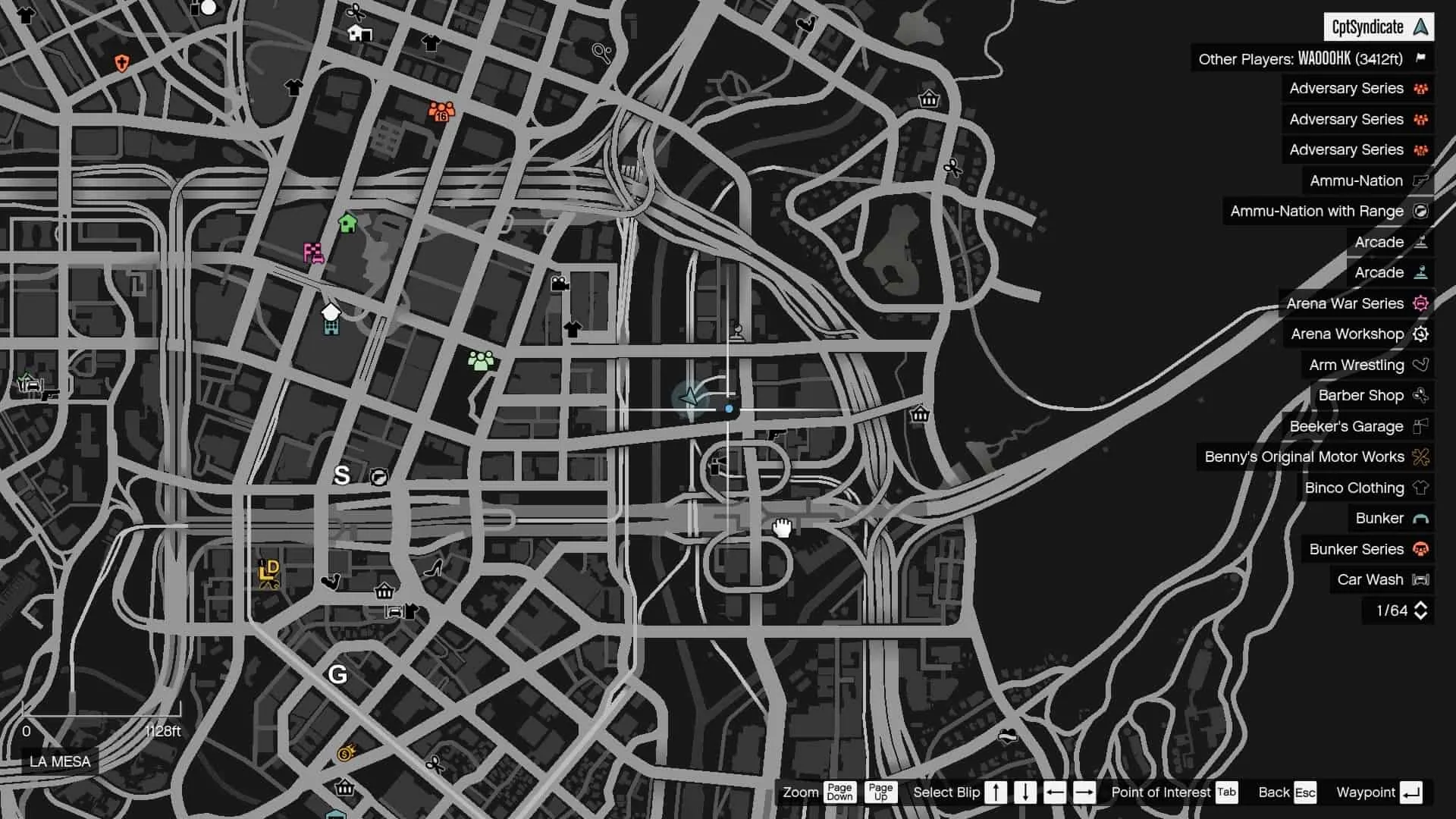This screenshot has width=1456, height=819.
Task: Click the Barber Shop scissors icon
Action: tap(1422, 395)
